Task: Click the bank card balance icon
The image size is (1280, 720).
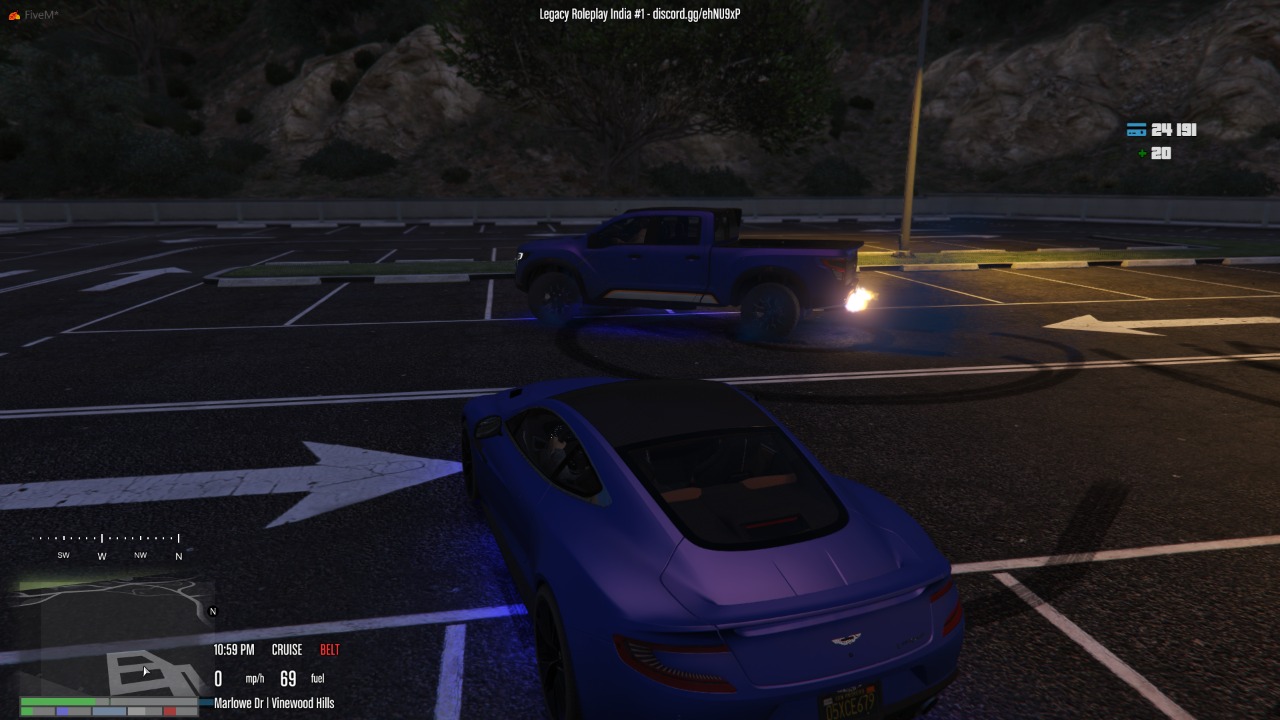Action: point(1136,130)
